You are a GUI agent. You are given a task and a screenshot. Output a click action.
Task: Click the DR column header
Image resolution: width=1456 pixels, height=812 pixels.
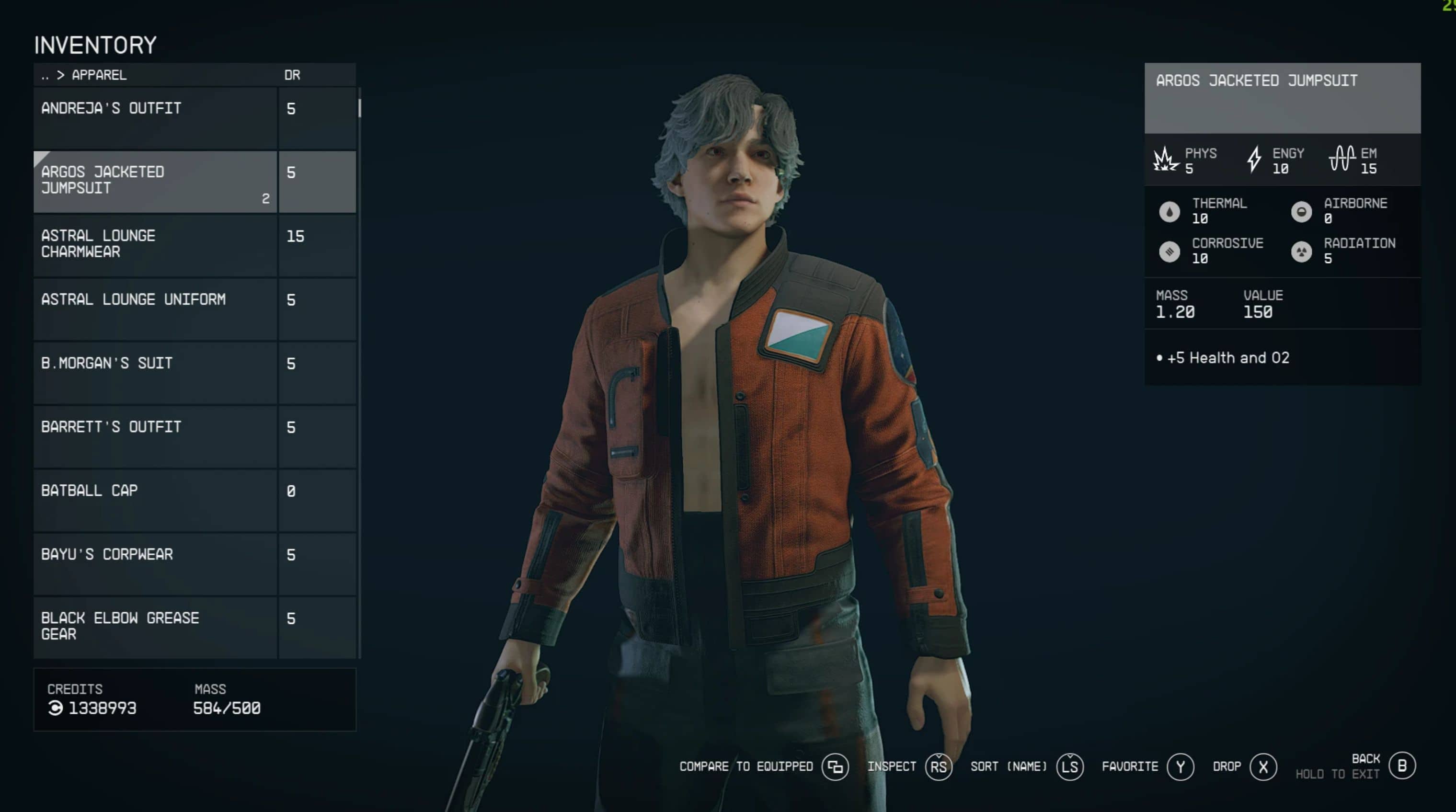point(292,75)
